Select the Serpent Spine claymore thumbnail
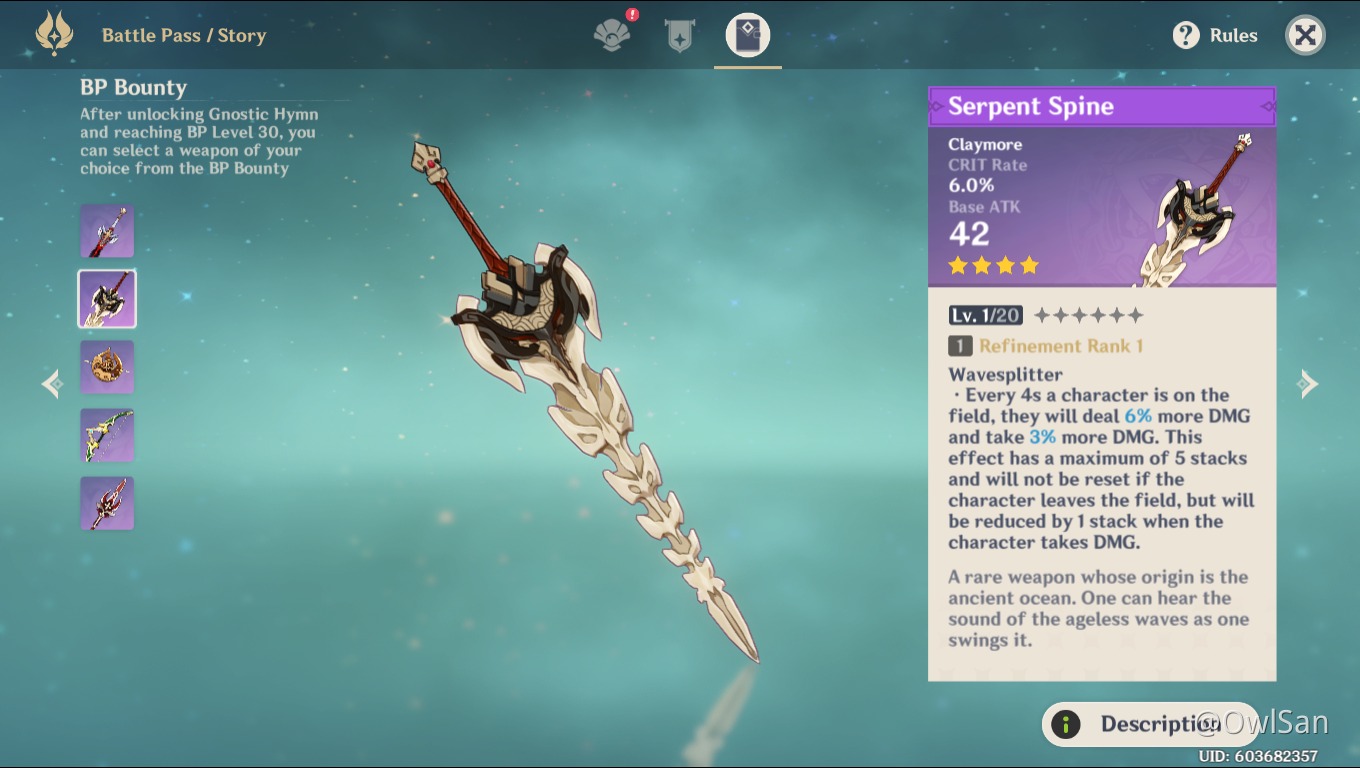This screenshot has width=1360, height=768. click(x=107, y=299)
